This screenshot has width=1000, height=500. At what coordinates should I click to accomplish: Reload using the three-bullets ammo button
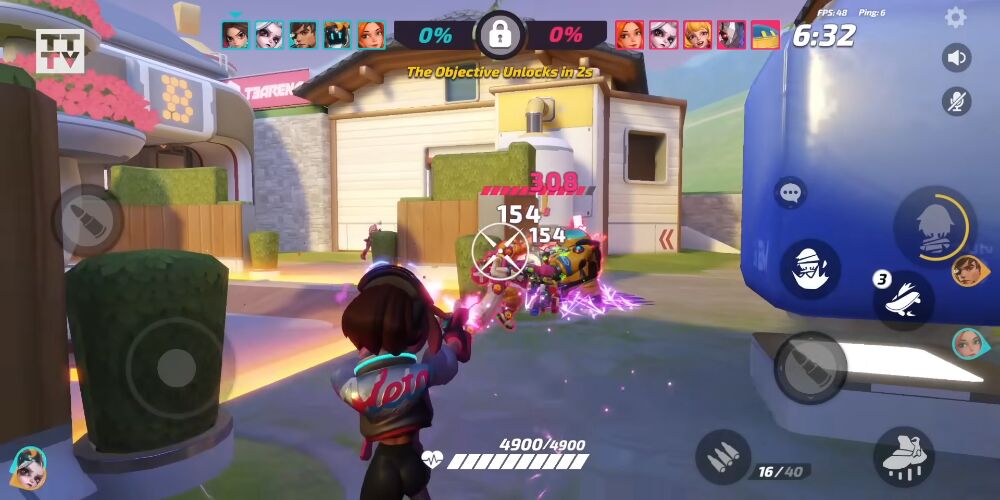[723, 457]
